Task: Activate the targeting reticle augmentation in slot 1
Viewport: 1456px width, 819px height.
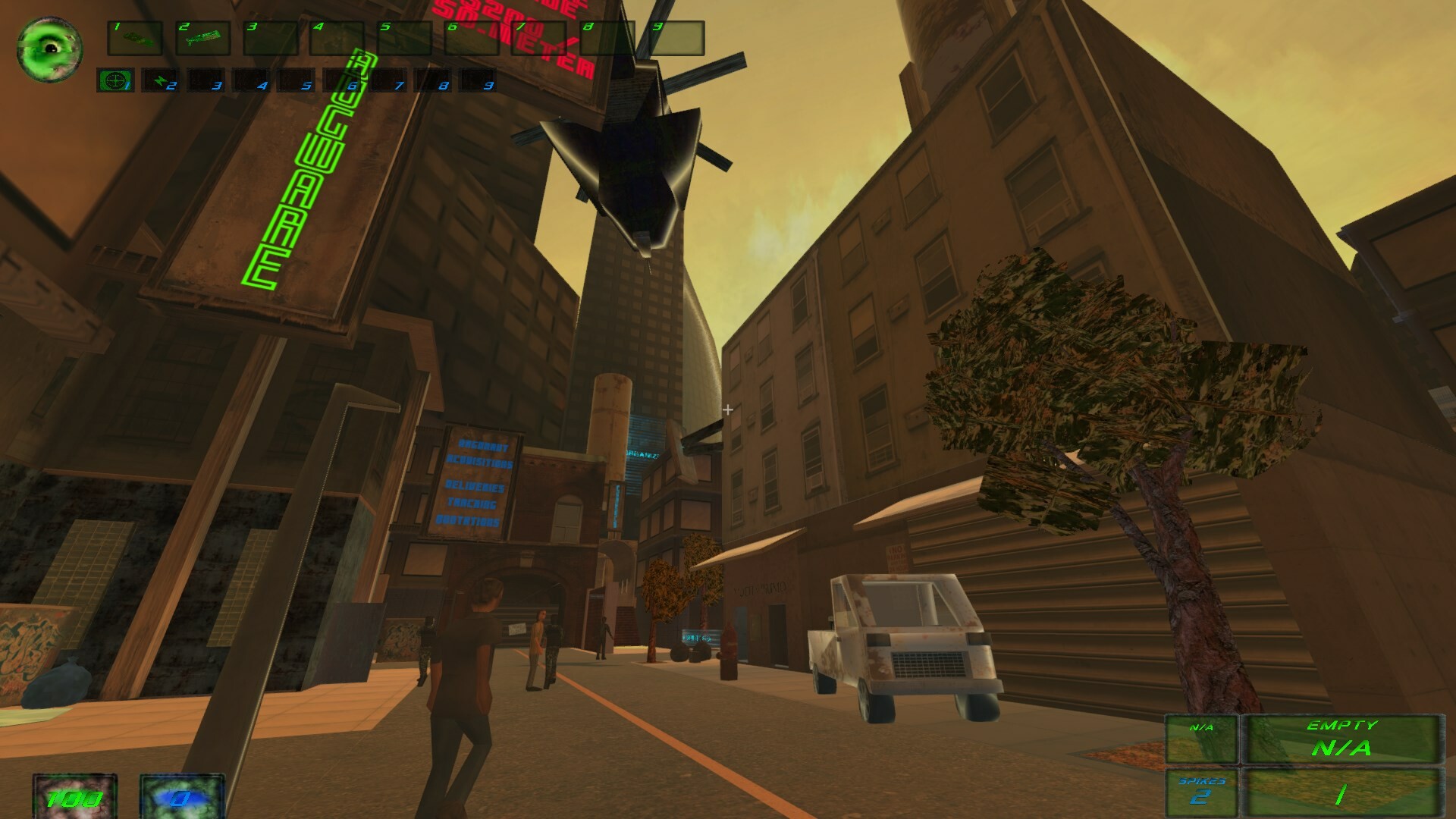Action: click(114, 81)
